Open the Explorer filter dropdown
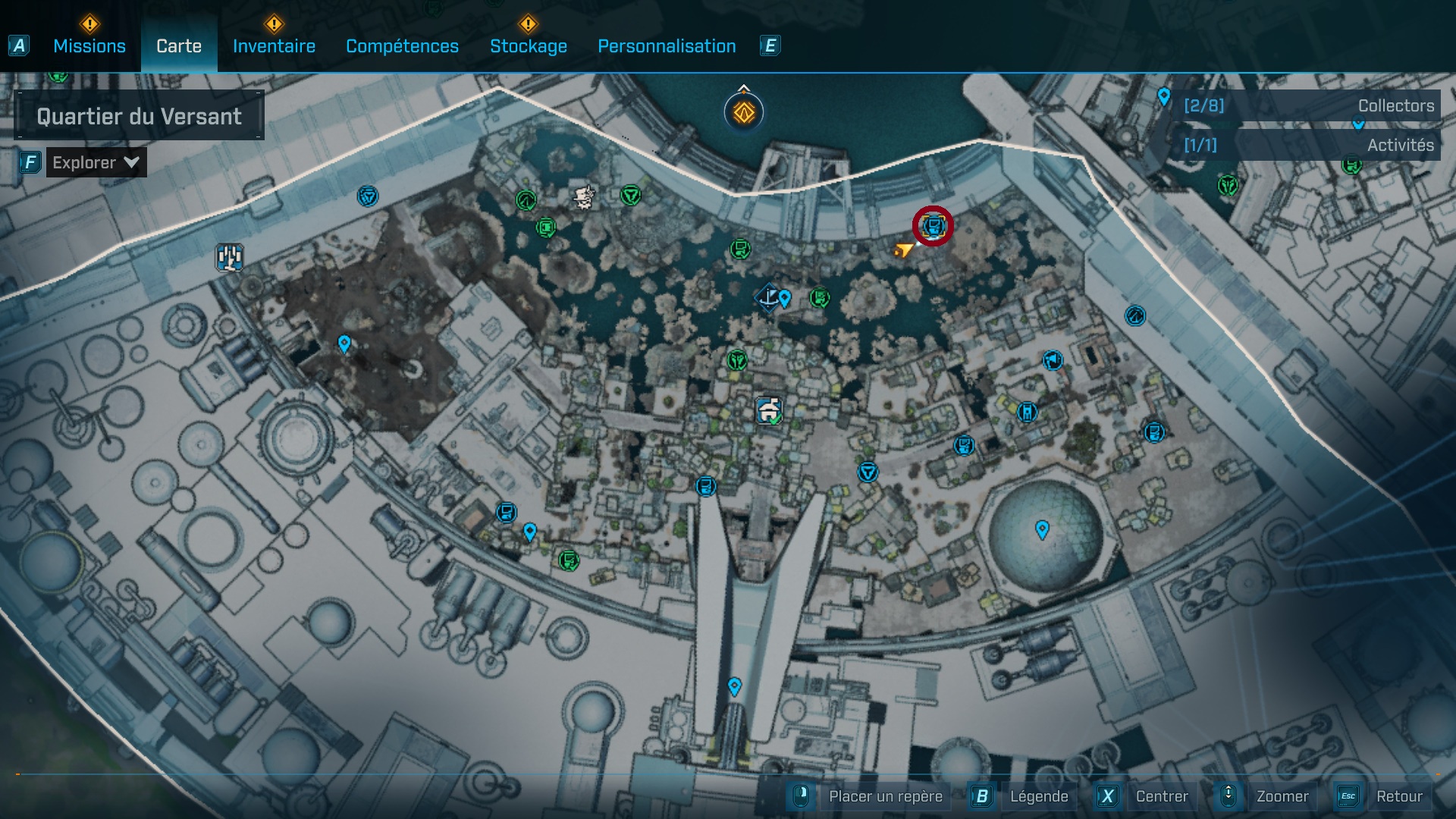The width and height of the screenshot is (1456, 819). pos(96,162)
